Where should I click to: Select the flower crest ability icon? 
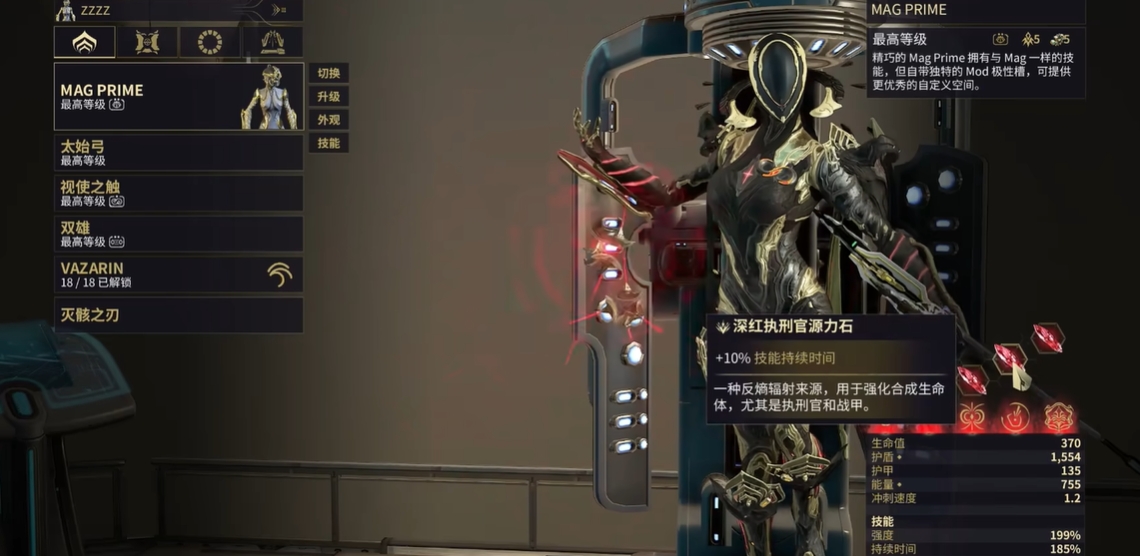[x=1058, y=417]
